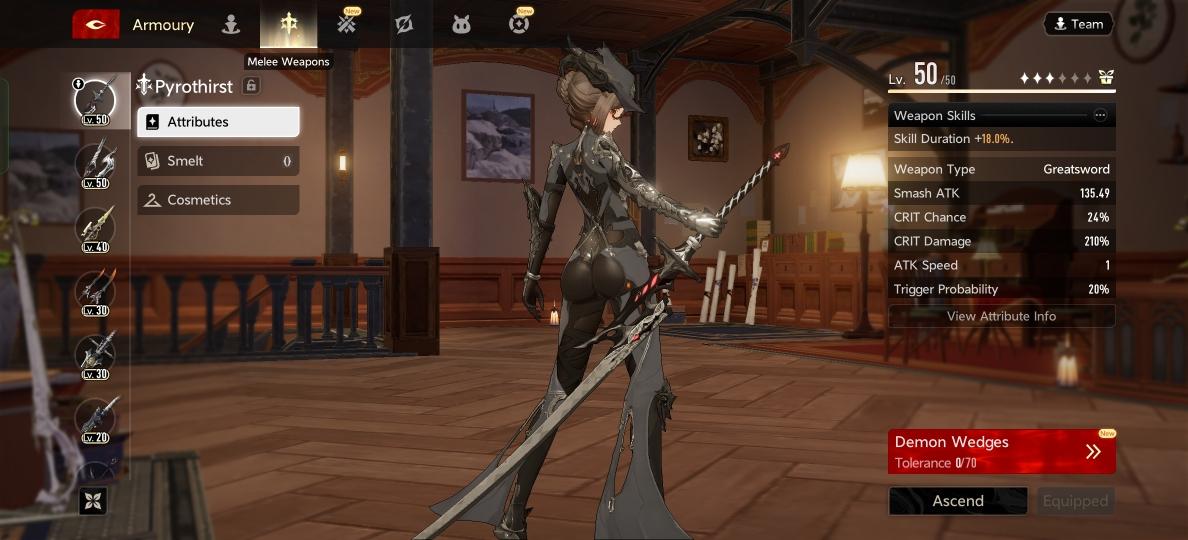Click the four-petal filter icon below the weapon list

pyautogui.click(x=93, y=501)
